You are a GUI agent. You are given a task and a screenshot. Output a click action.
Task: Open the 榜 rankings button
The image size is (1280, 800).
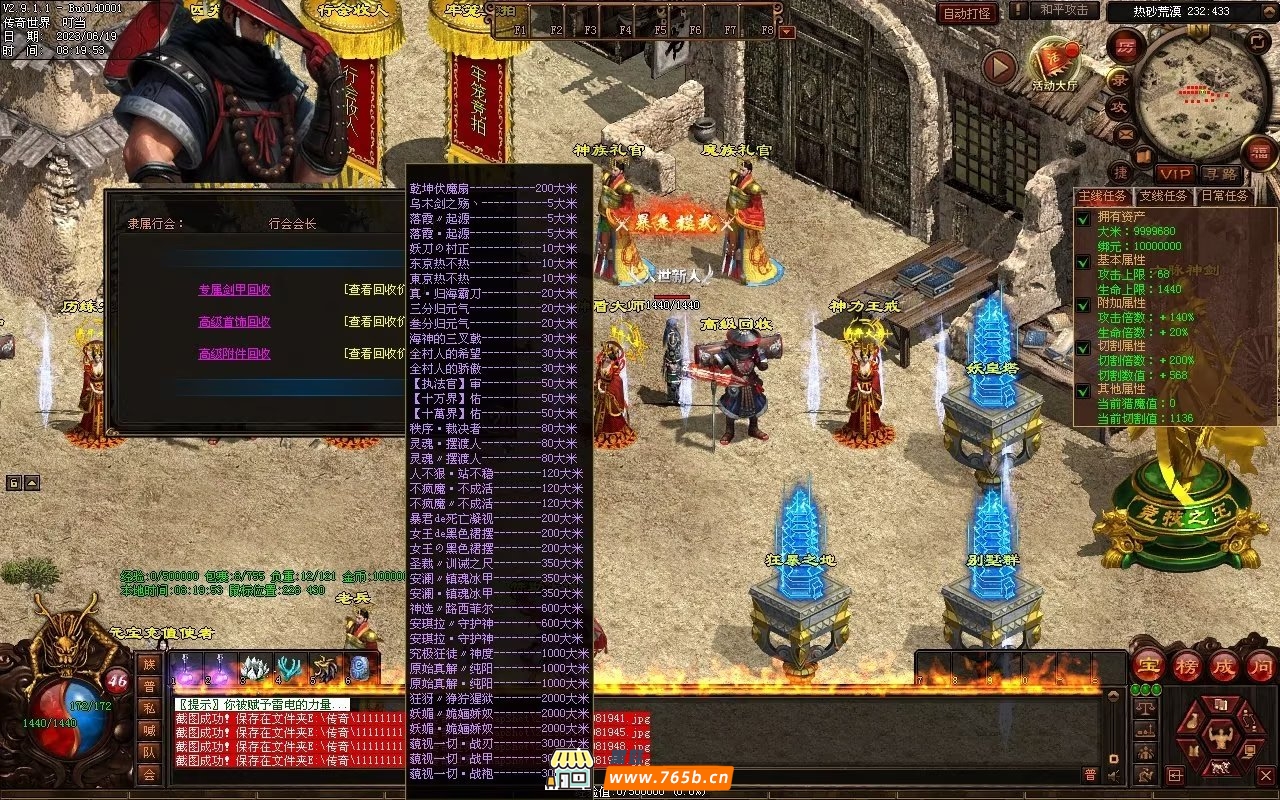[x=1187, y=666]
